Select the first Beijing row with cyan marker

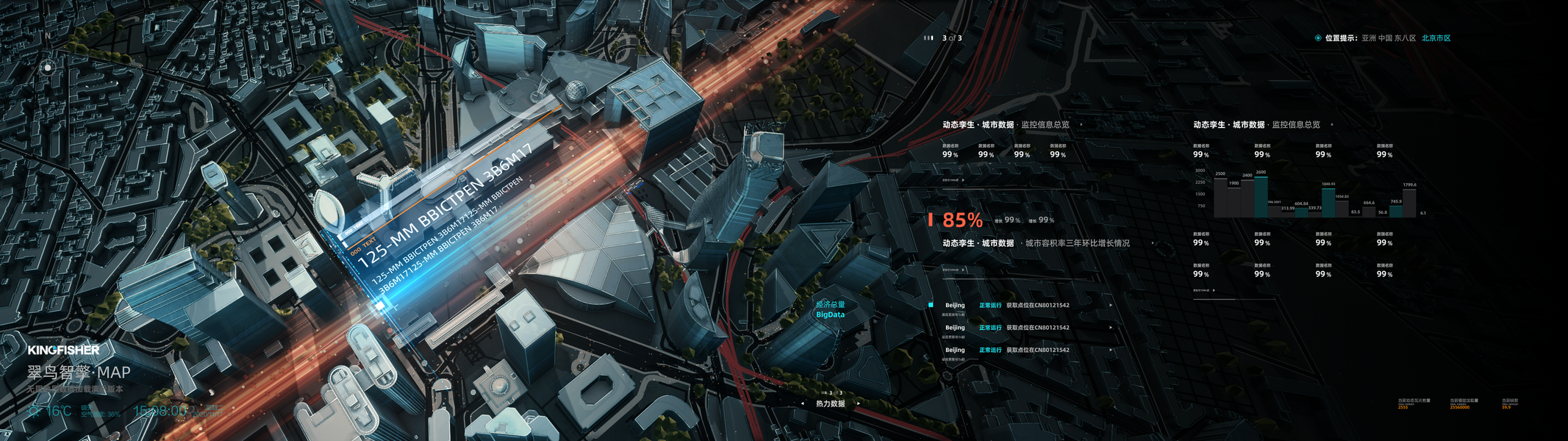tap(1022, 305)
